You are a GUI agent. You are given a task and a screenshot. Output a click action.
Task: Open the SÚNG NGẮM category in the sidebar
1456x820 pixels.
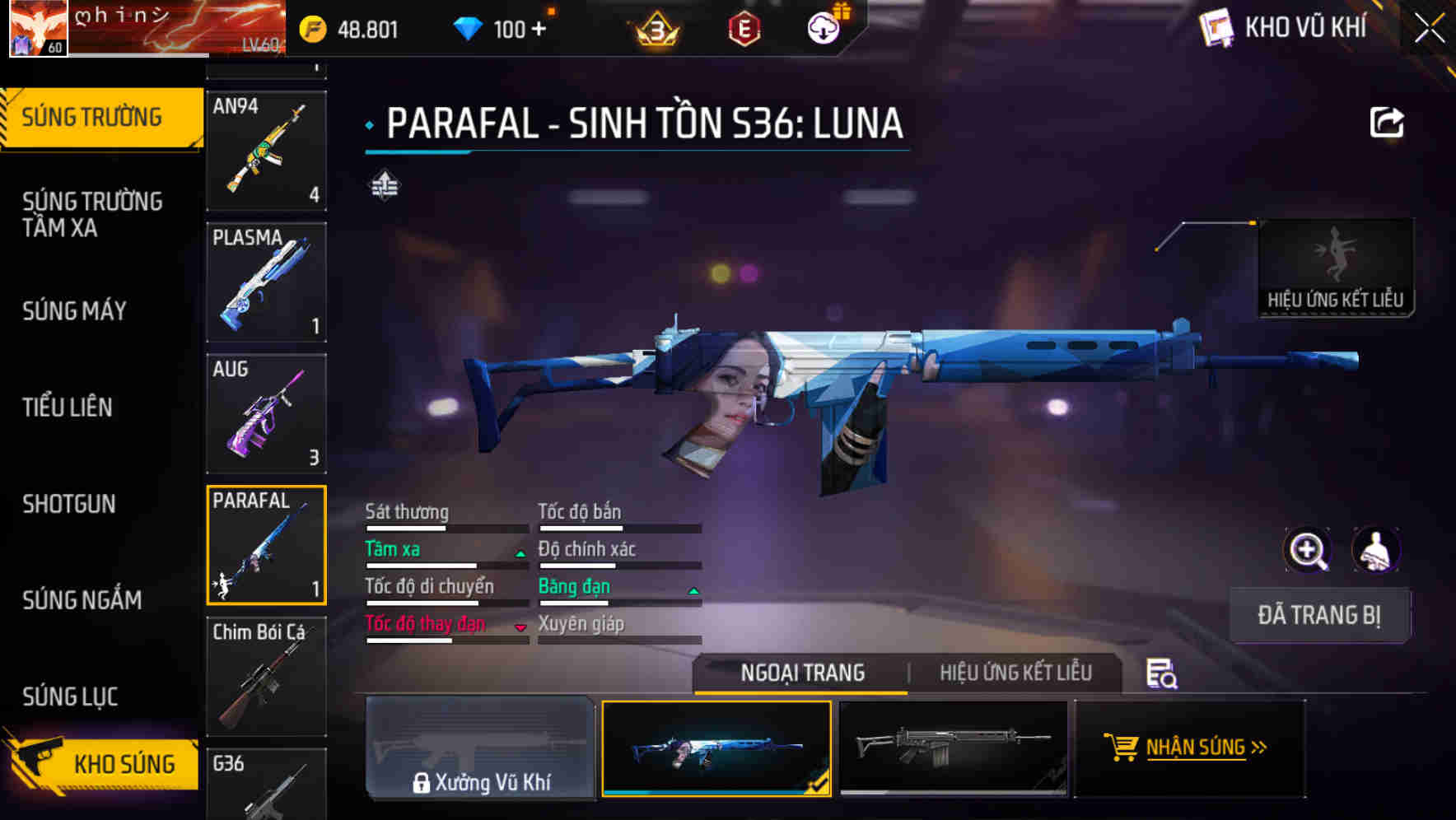tap(82, 600)
